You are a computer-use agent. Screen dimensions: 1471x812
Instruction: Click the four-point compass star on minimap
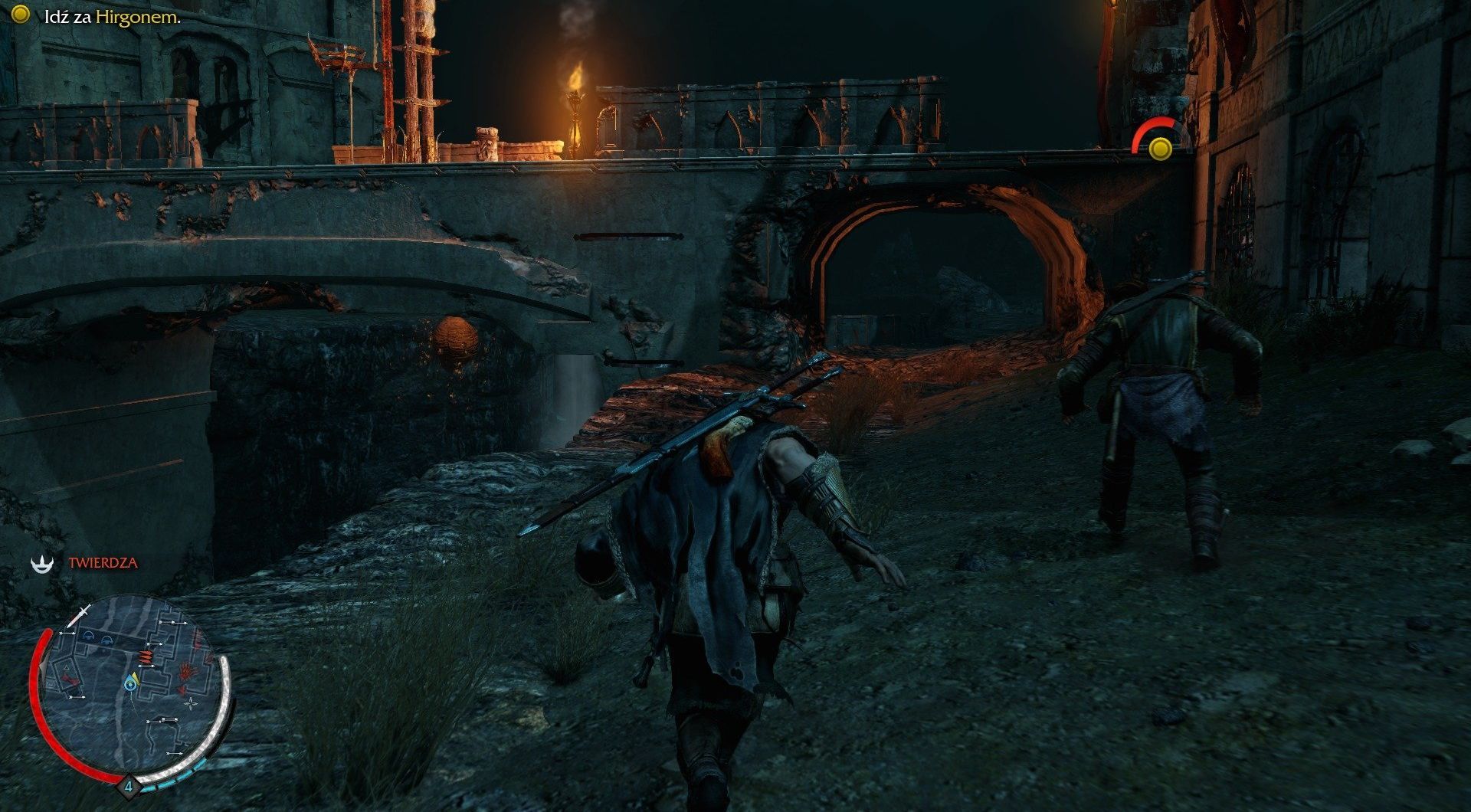191,702
